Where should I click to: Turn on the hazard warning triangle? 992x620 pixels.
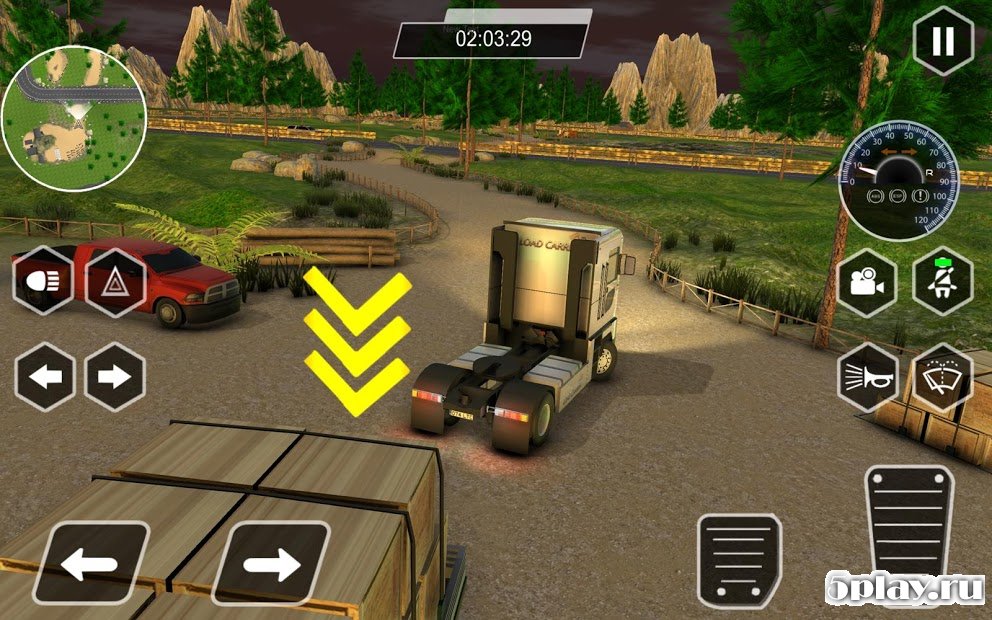(116, 281)
